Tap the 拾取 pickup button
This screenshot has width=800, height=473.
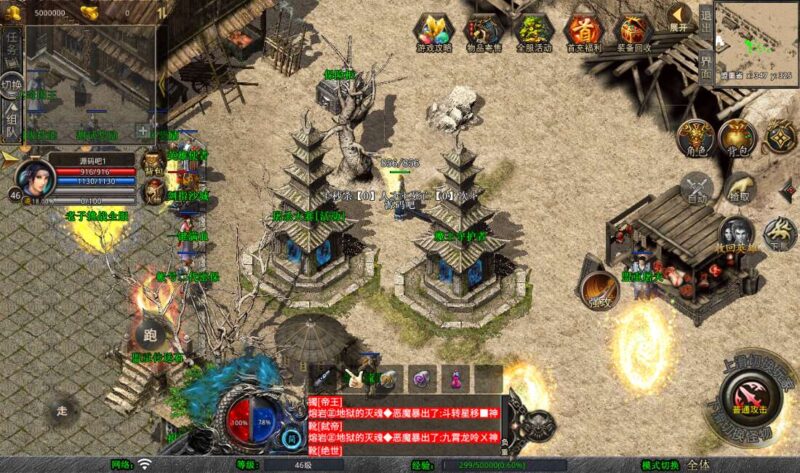point(738,188)
